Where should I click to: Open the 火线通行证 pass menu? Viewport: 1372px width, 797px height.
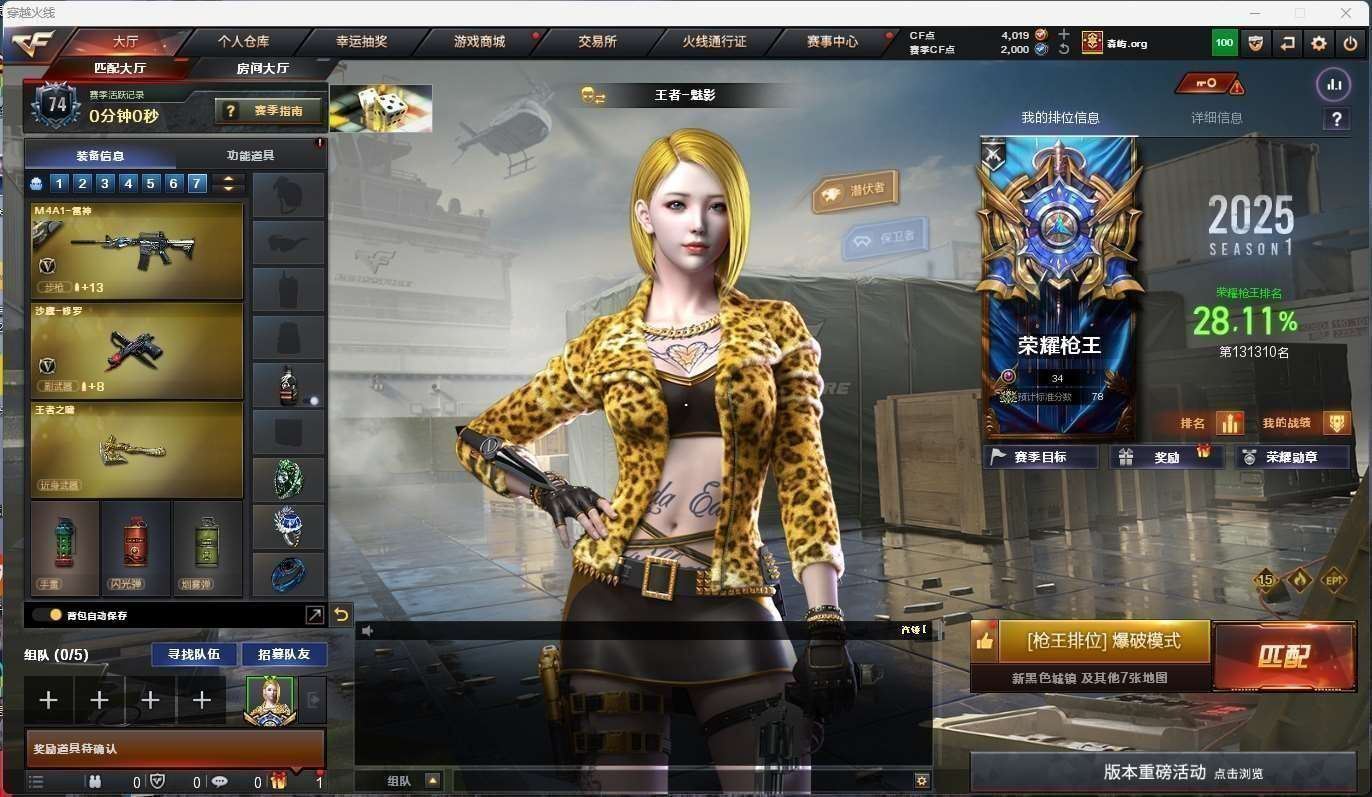pos(714,42)
